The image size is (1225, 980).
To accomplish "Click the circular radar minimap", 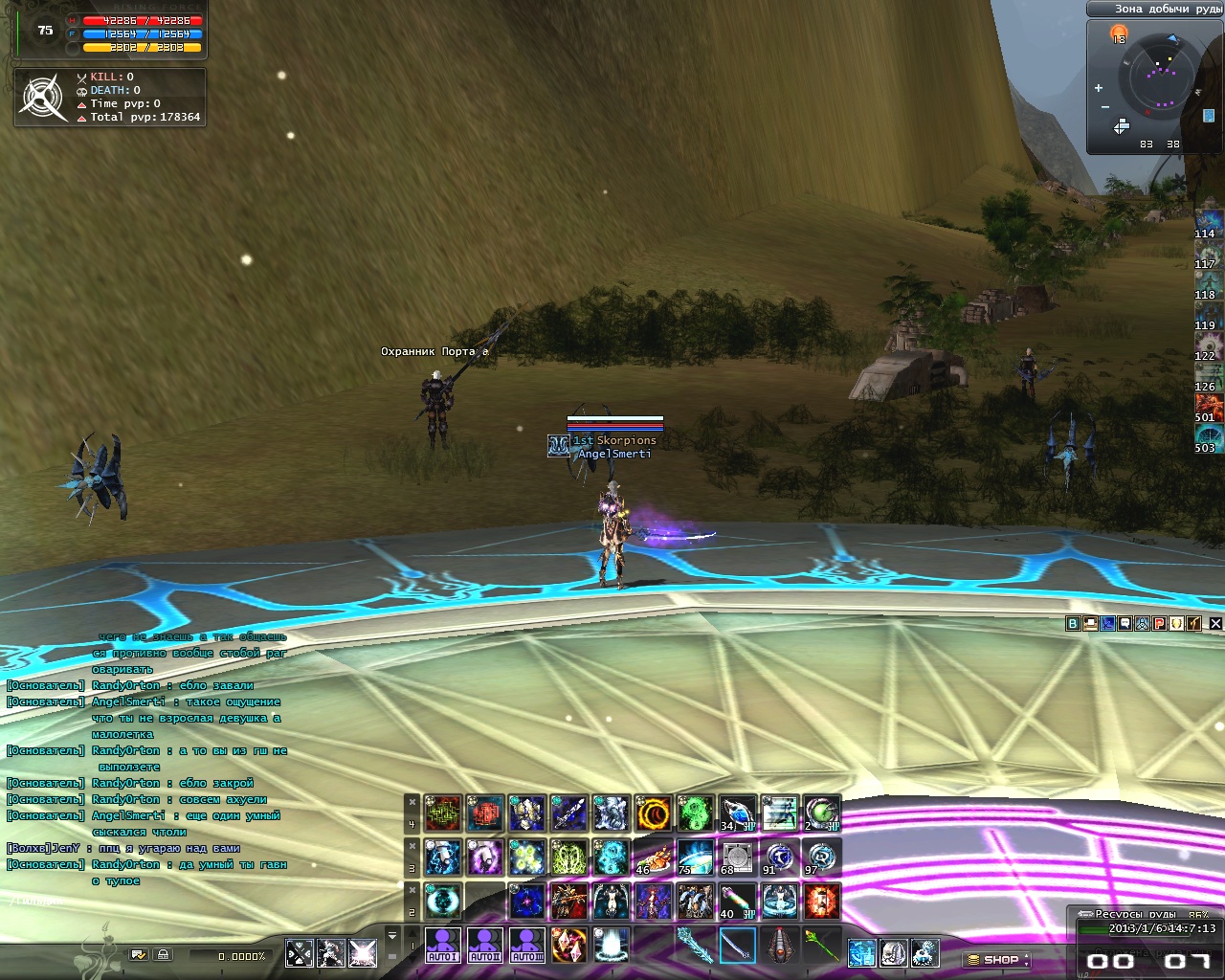I will [x=1162, y=77].
